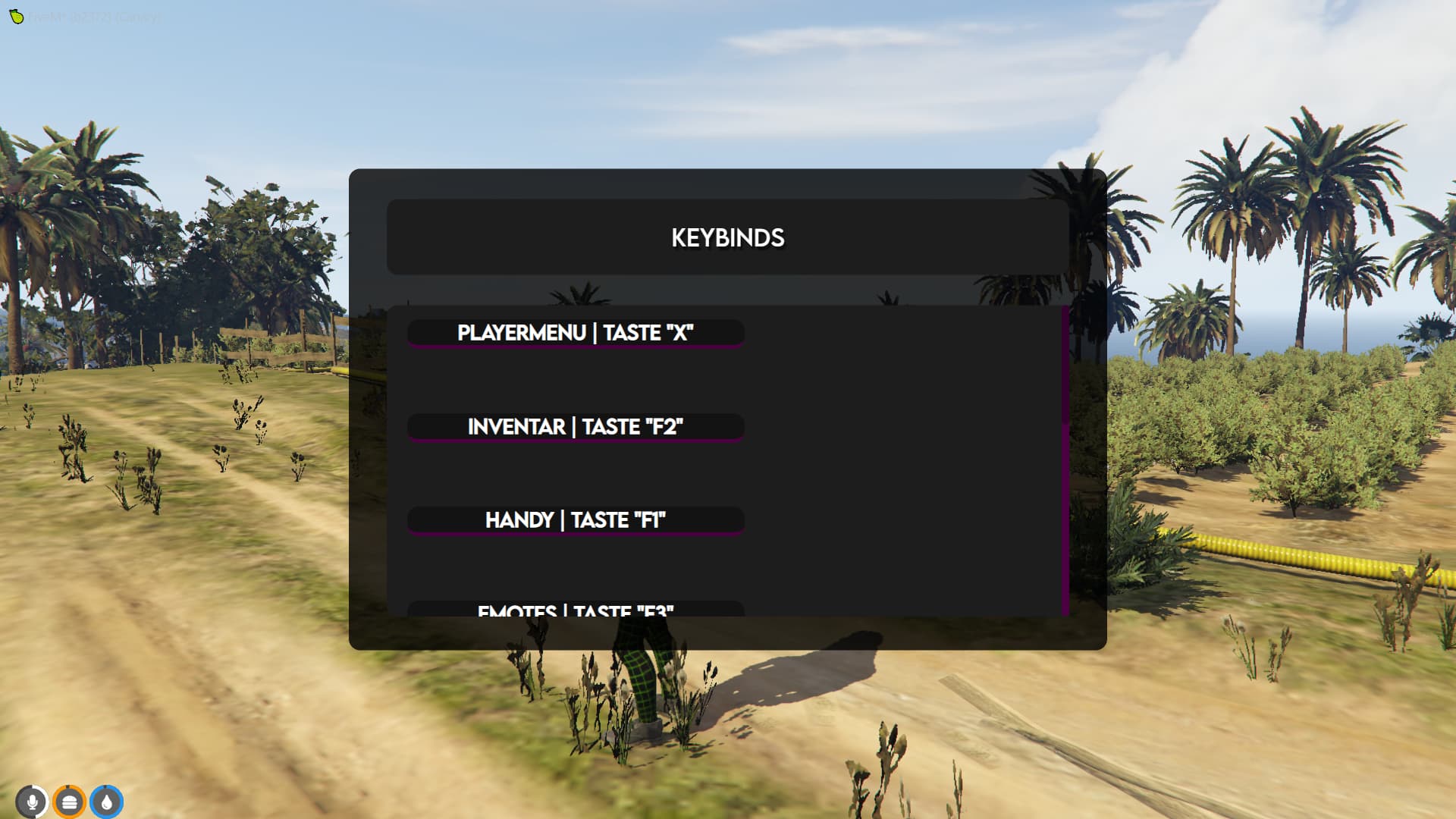Expand the EMOTES keybind entry
1456x819 pixels.
(x=576, y=611)
